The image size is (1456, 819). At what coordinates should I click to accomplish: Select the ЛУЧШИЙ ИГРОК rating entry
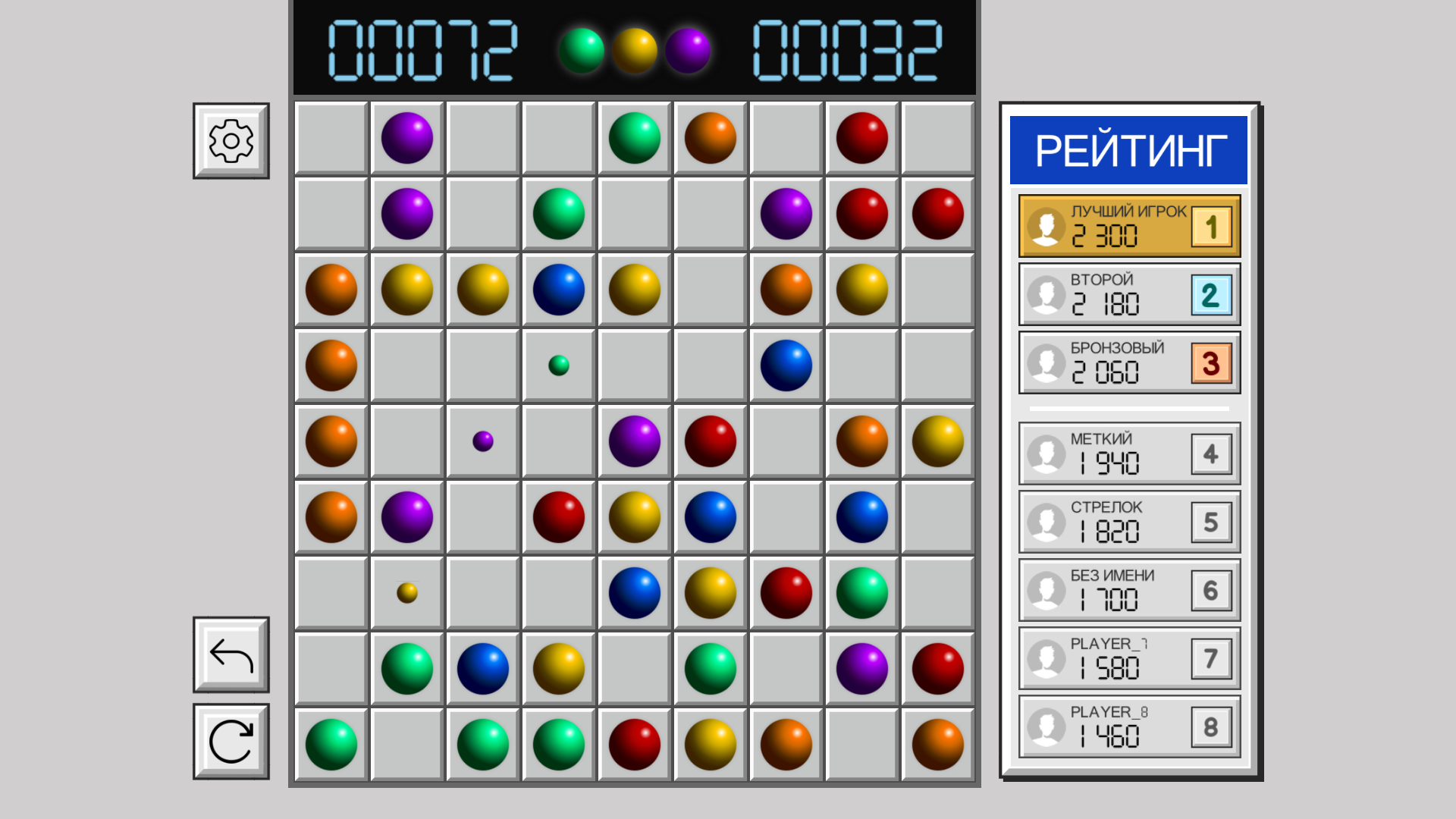tap(1128, 225)
